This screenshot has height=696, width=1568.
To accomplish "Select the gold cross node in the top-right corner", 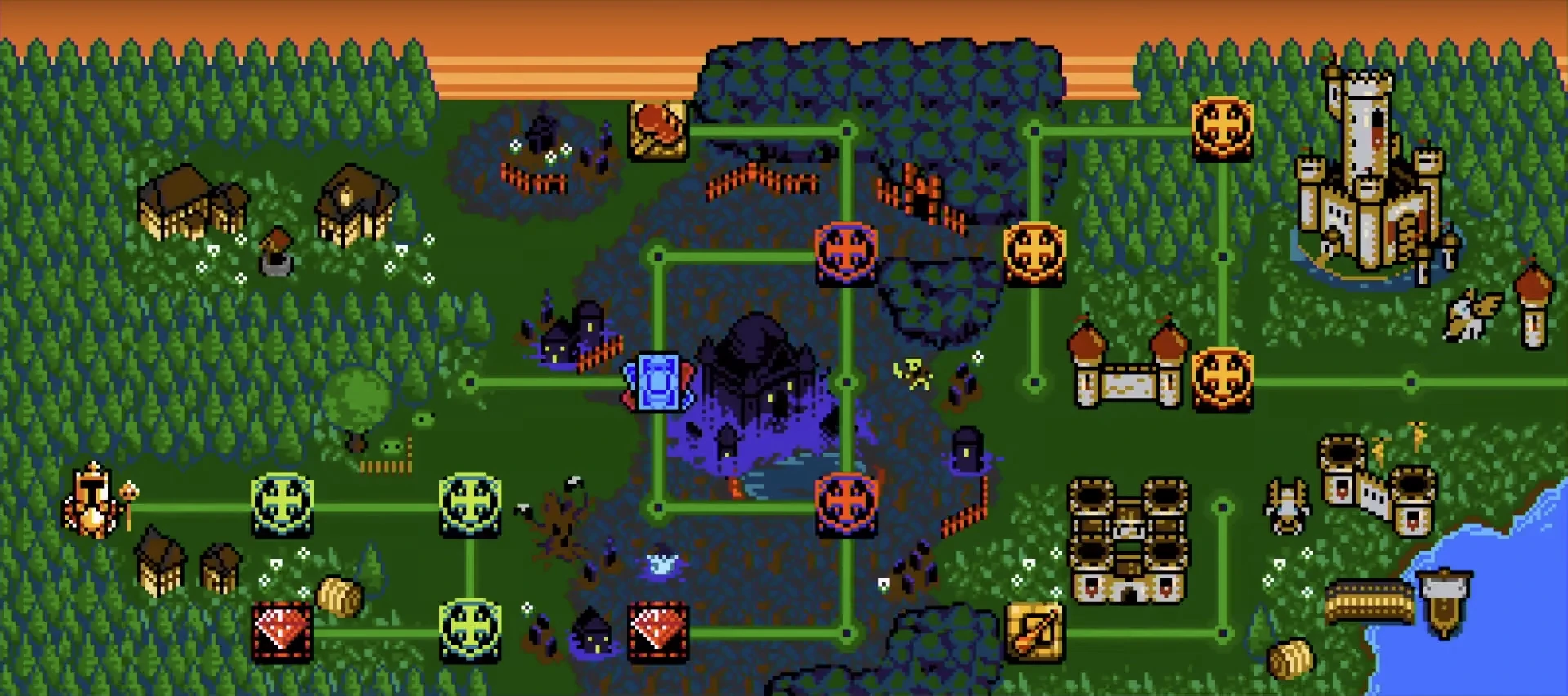I will click(x=1221, y=127).
